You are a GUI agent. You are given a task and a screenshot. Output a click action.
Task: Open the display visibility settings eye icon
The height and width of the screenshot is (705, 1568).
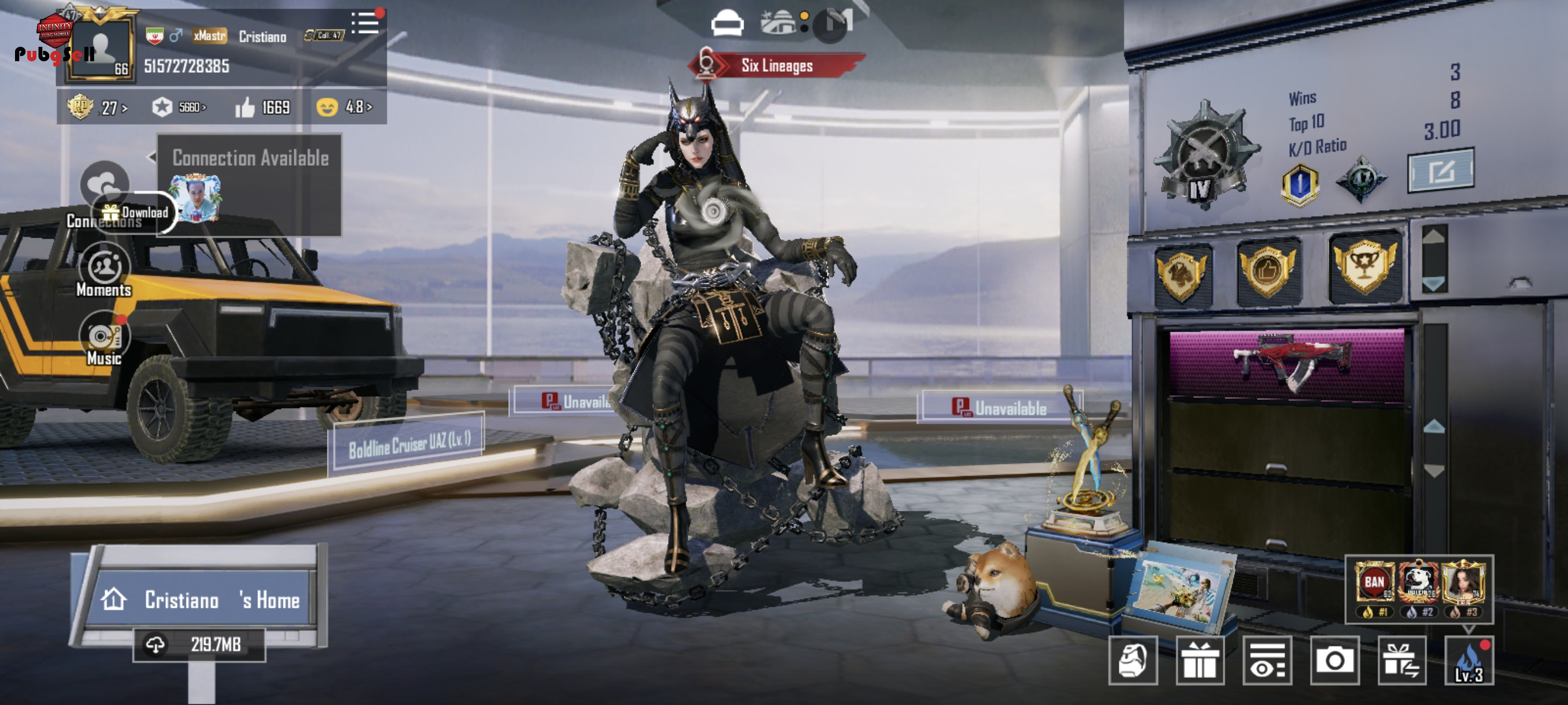tap(1267, 661)
